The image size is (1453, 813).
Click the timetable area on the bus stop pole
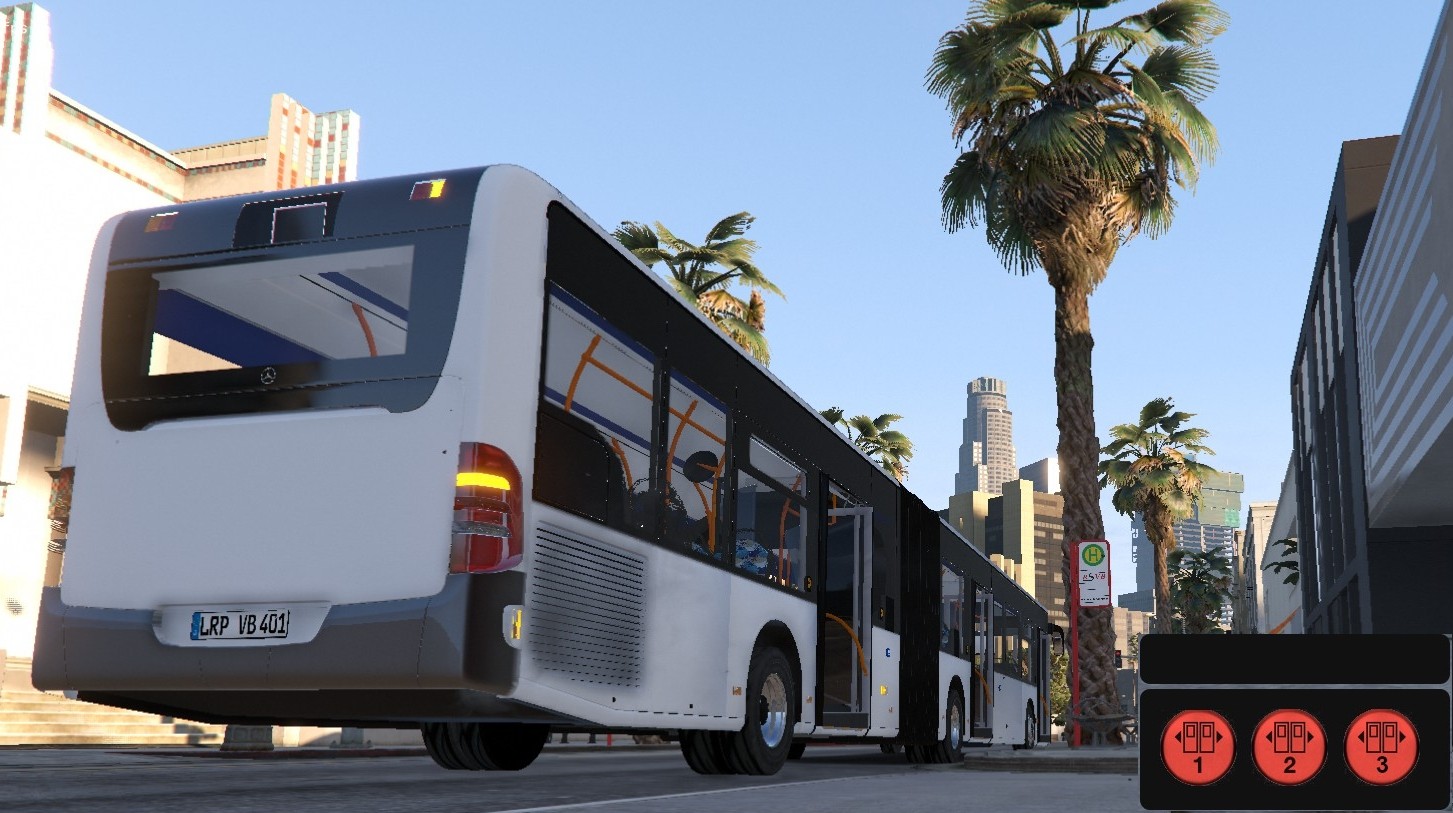1093,600
